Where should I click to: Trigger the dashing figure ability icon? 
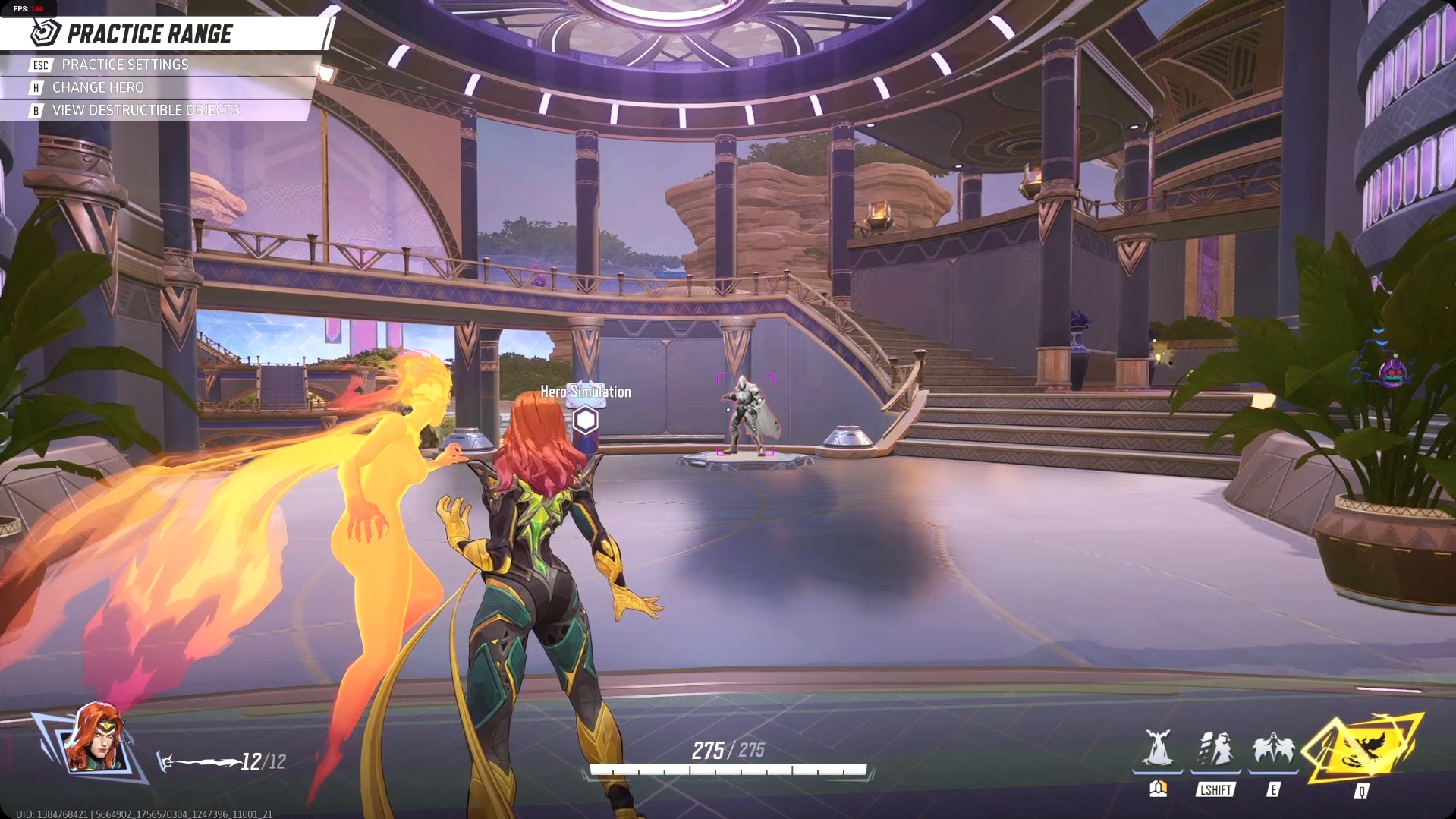pyautogui.click(x=1215, y=749)
